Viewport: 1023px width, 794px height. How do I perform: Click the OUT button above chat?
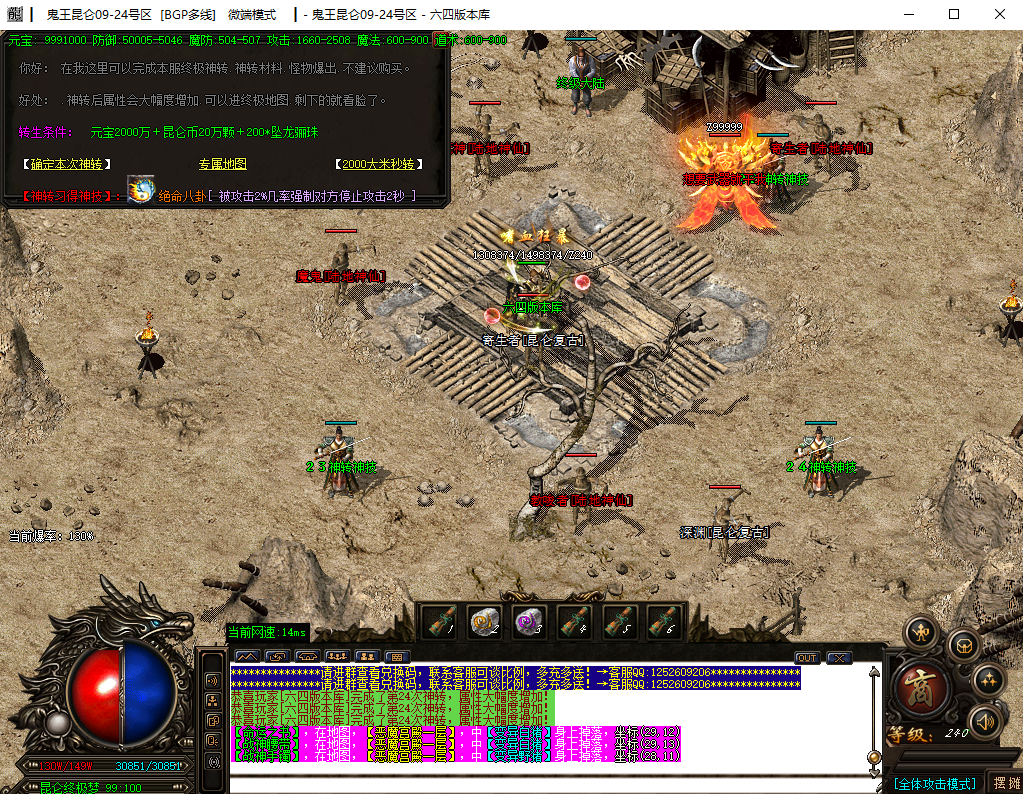tap(807, 658)
